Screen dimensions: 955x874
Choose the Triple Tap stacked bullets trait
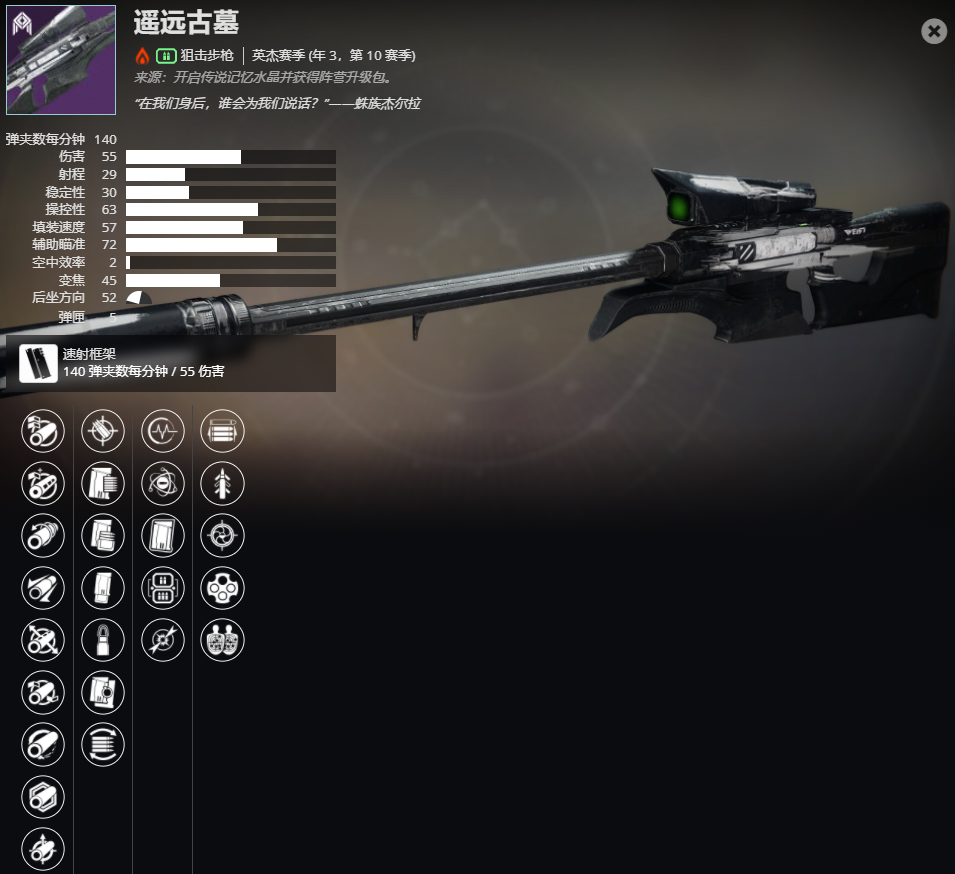[222, 431]
